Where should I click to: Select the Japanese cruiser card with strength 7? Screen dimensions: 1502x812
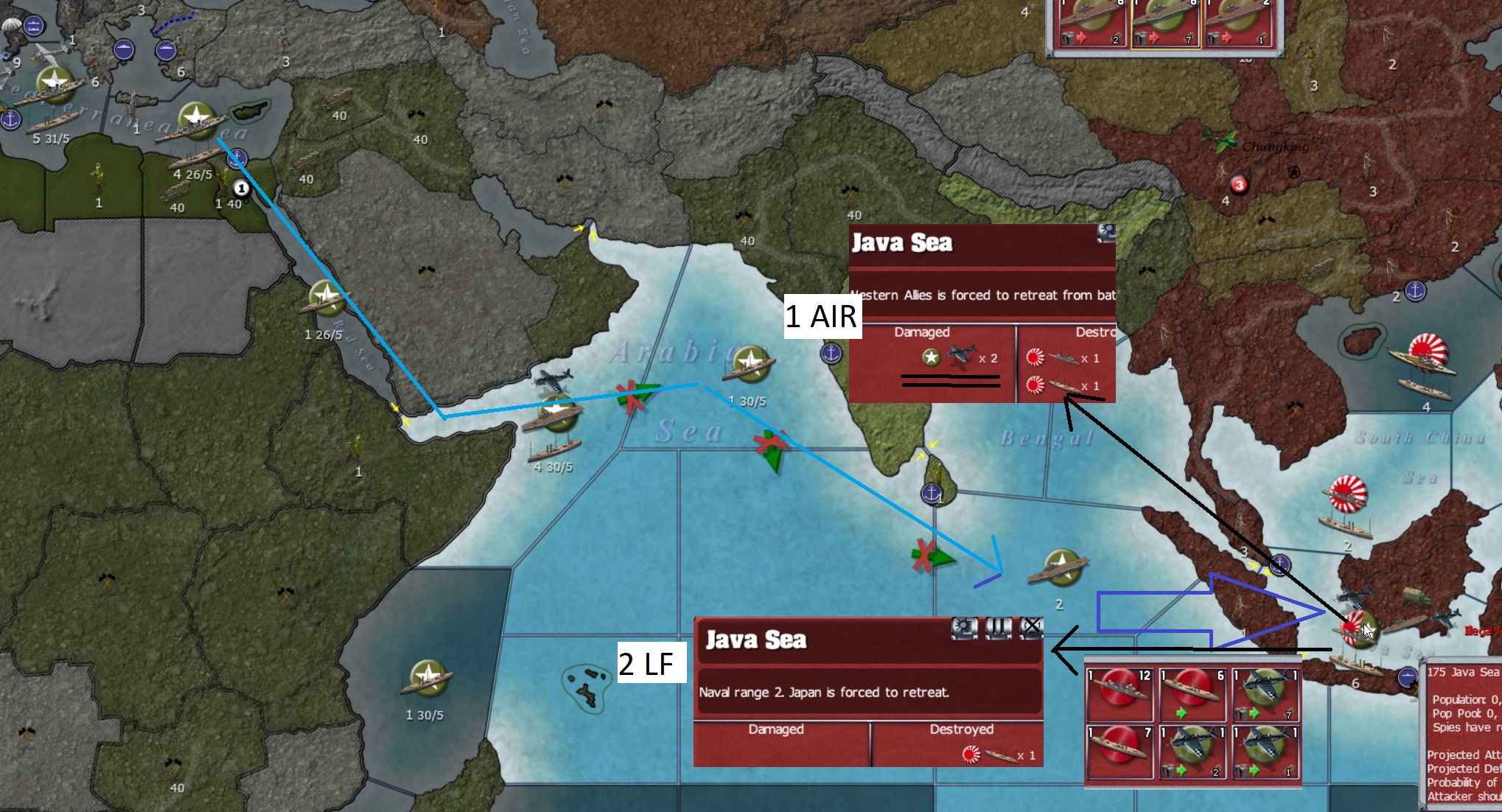[x=1120, y=752]
